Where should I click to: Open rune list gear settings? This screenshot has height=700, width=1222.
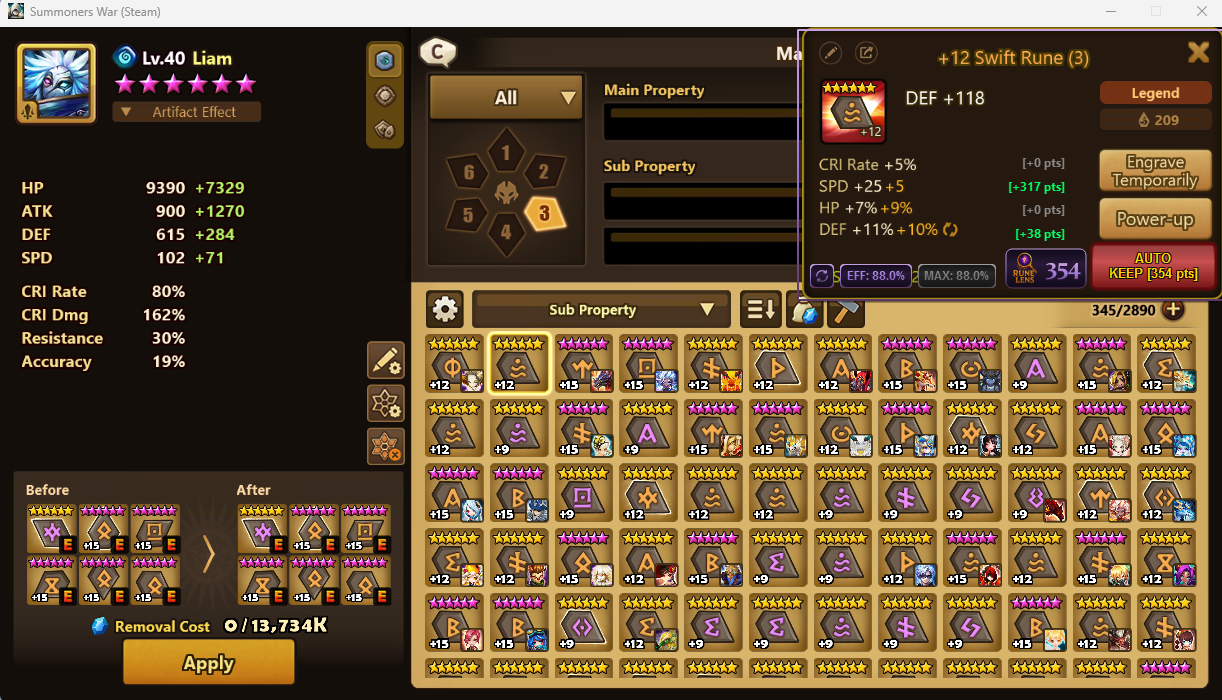(445, 310)
